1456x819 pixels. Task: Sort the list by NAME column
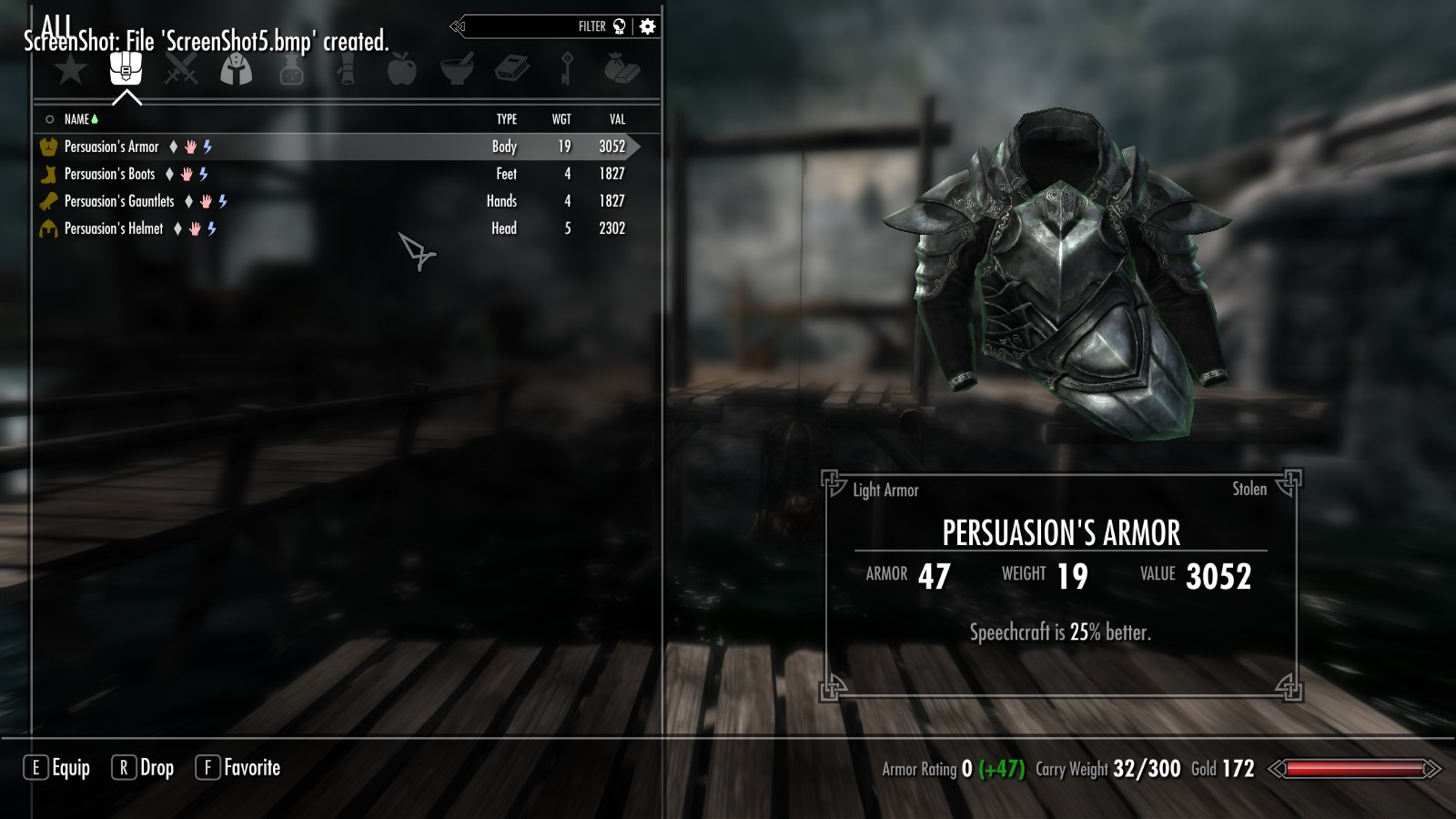77,119
